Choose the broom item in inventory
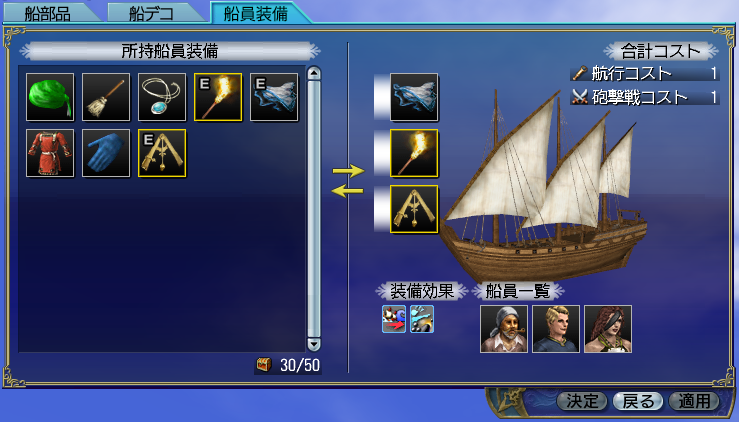The image size is (739, 422). pyautogui.click(x=106, y=97)
